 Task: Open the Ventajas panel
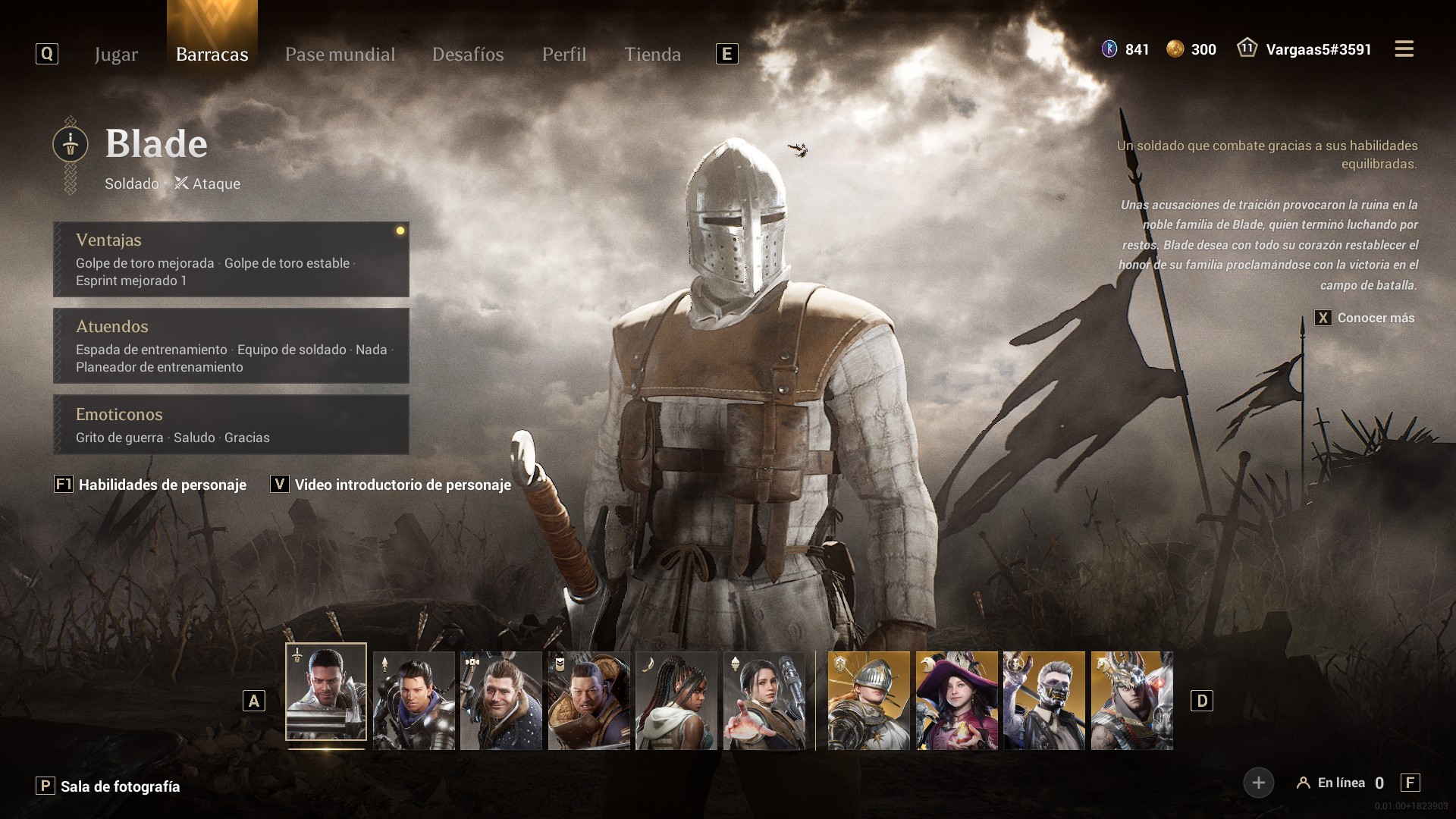tap(231, 259)
